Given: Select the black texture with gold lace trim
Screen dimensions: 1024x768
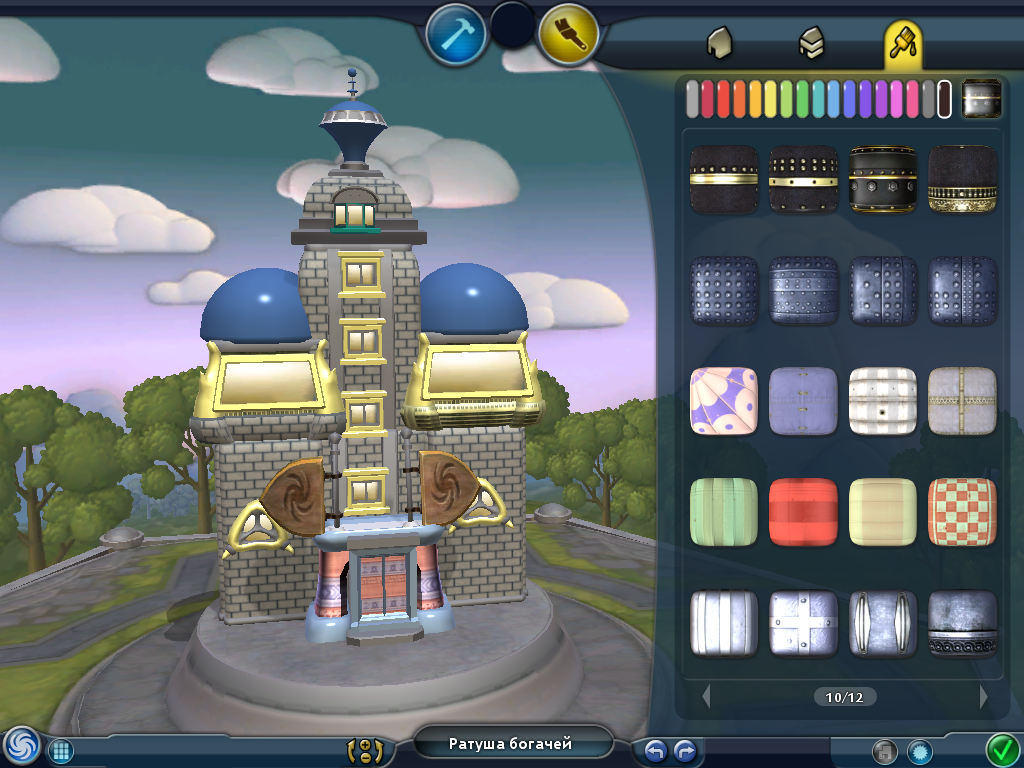Looking at the screenshot, I should [x=962, y=179].
